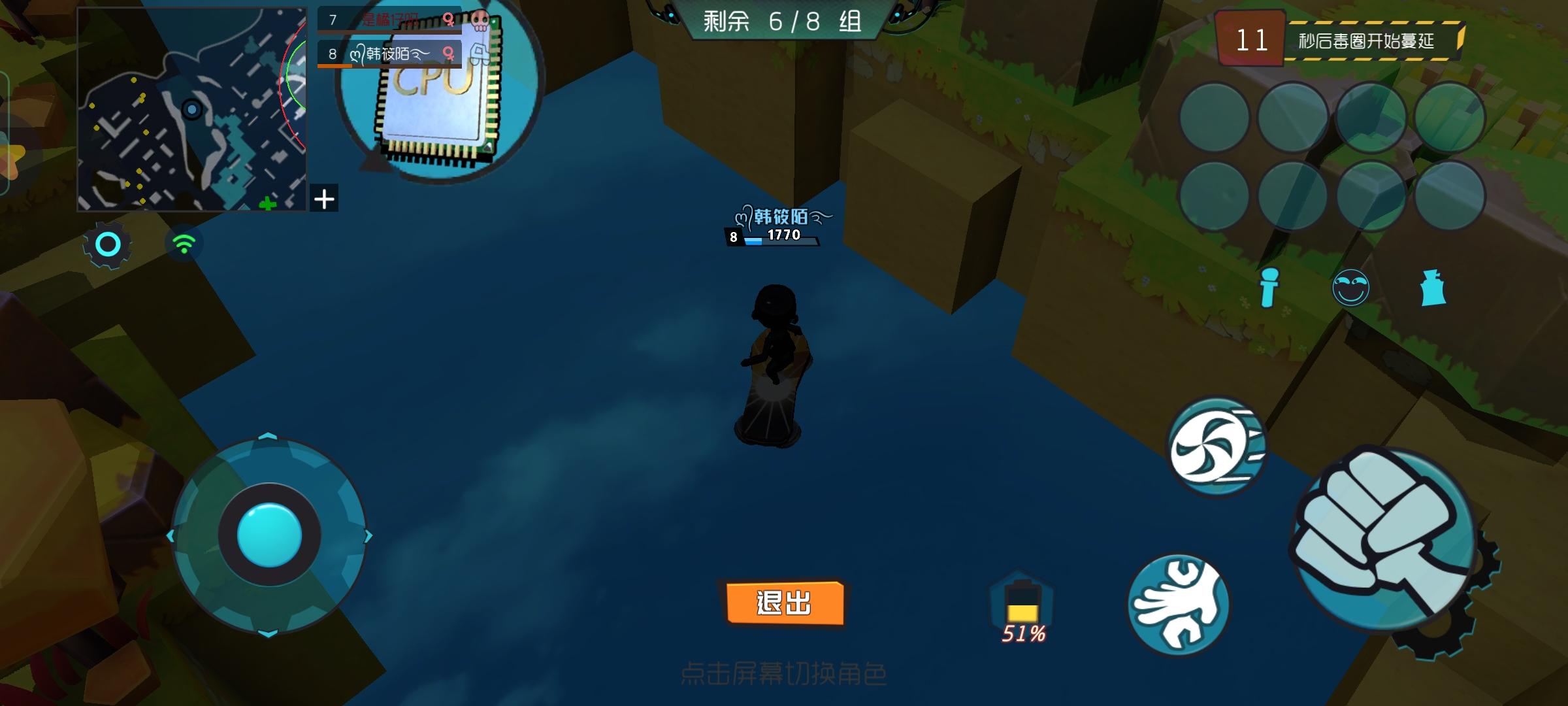Screen dimensions: 1568x706
Task: Open the settings gear below the minimap
Action: 108,243
